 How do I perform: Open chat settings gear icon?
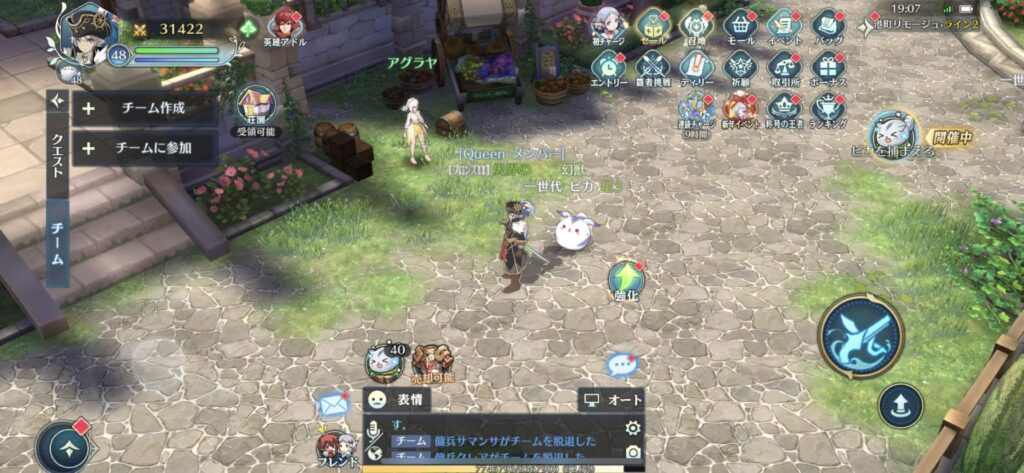tap(631, 428)
